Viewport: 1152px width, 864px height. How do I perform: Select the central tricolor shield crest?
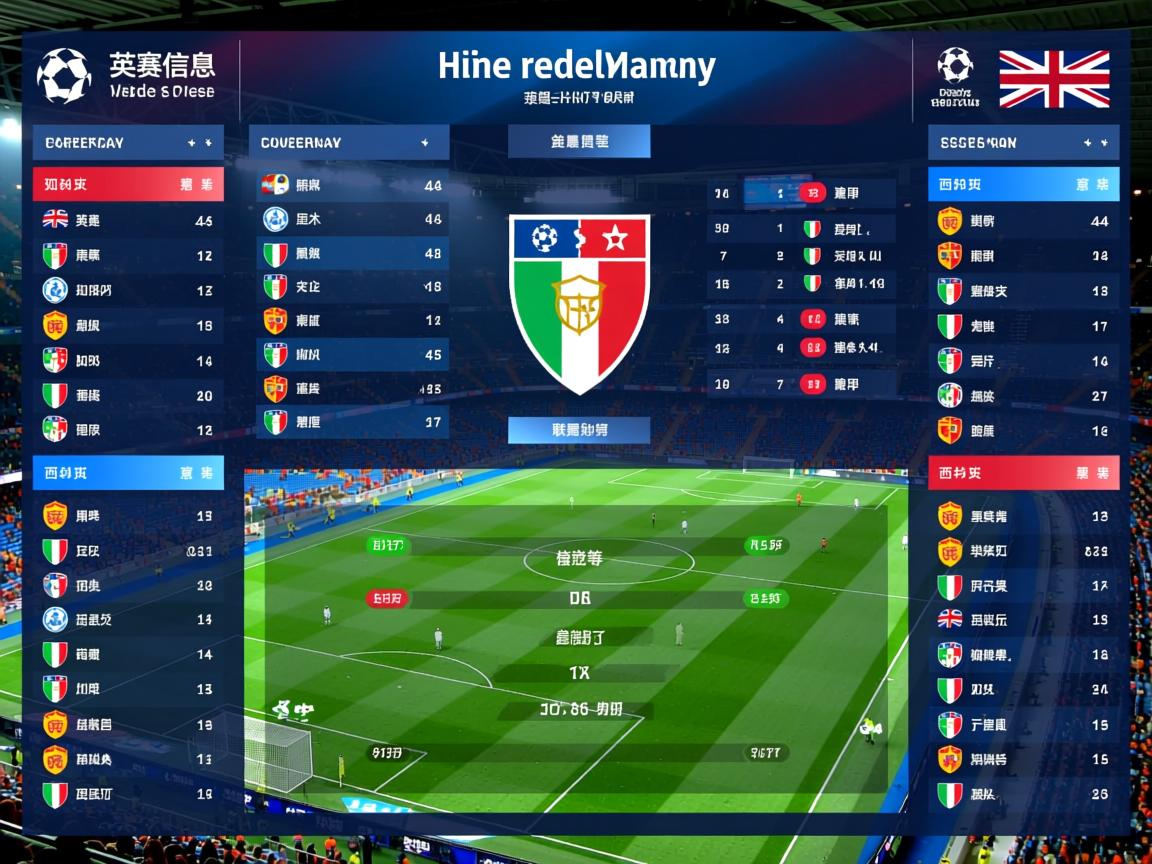[x=579, y=300]
